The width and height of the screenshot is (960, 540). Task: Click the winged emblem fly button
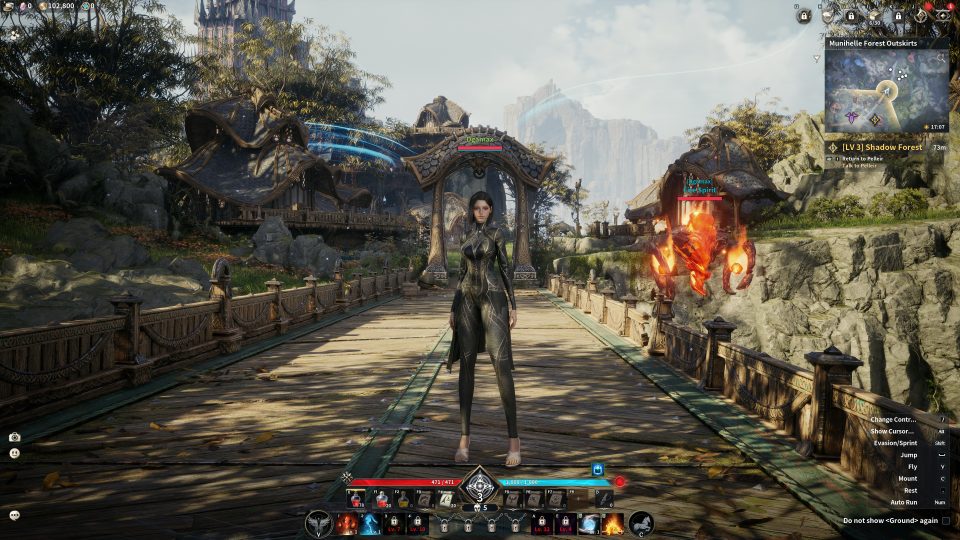[319, 523]
